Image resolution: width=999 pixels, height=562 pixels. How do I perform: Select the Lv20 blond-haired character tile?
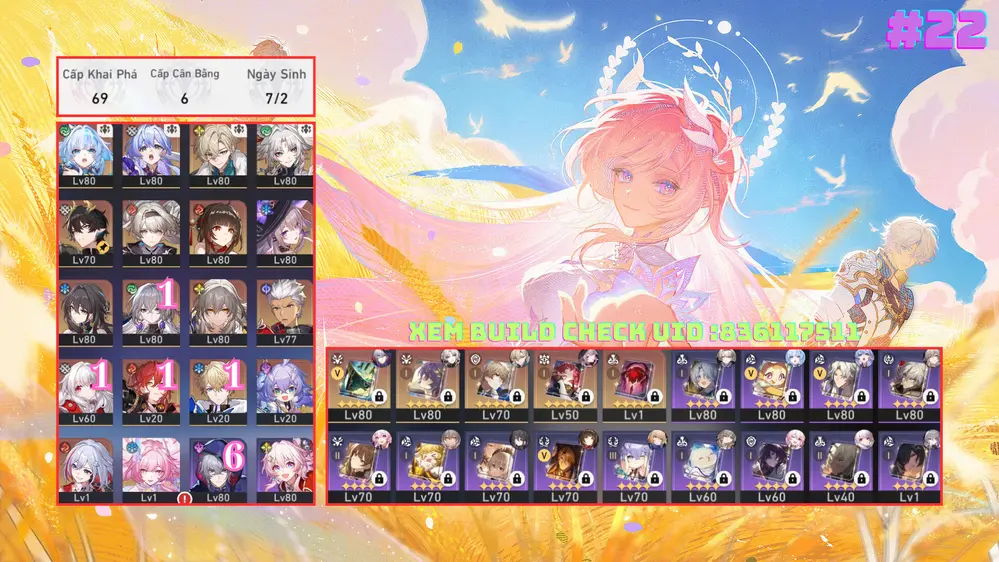219,387
